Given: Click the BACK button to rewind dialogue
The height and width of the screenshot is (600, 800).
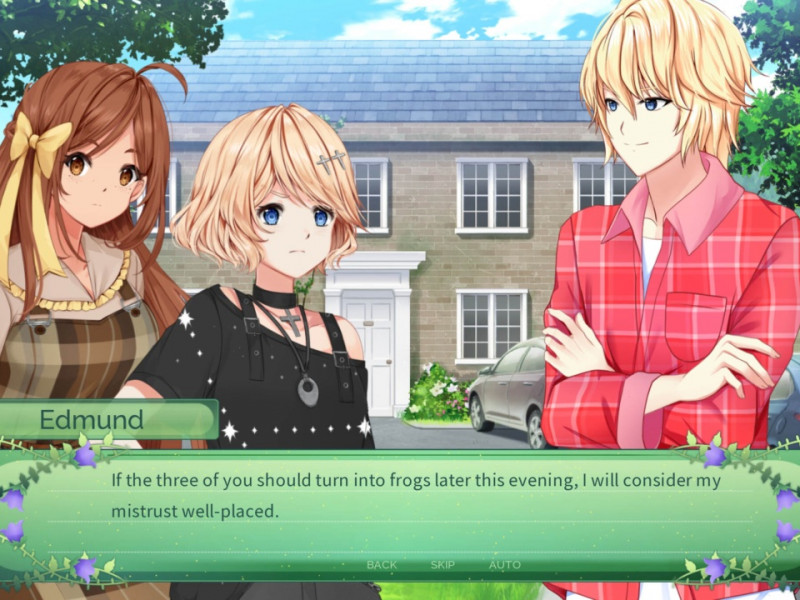Looking at the screenshot, I should [381, 565].
